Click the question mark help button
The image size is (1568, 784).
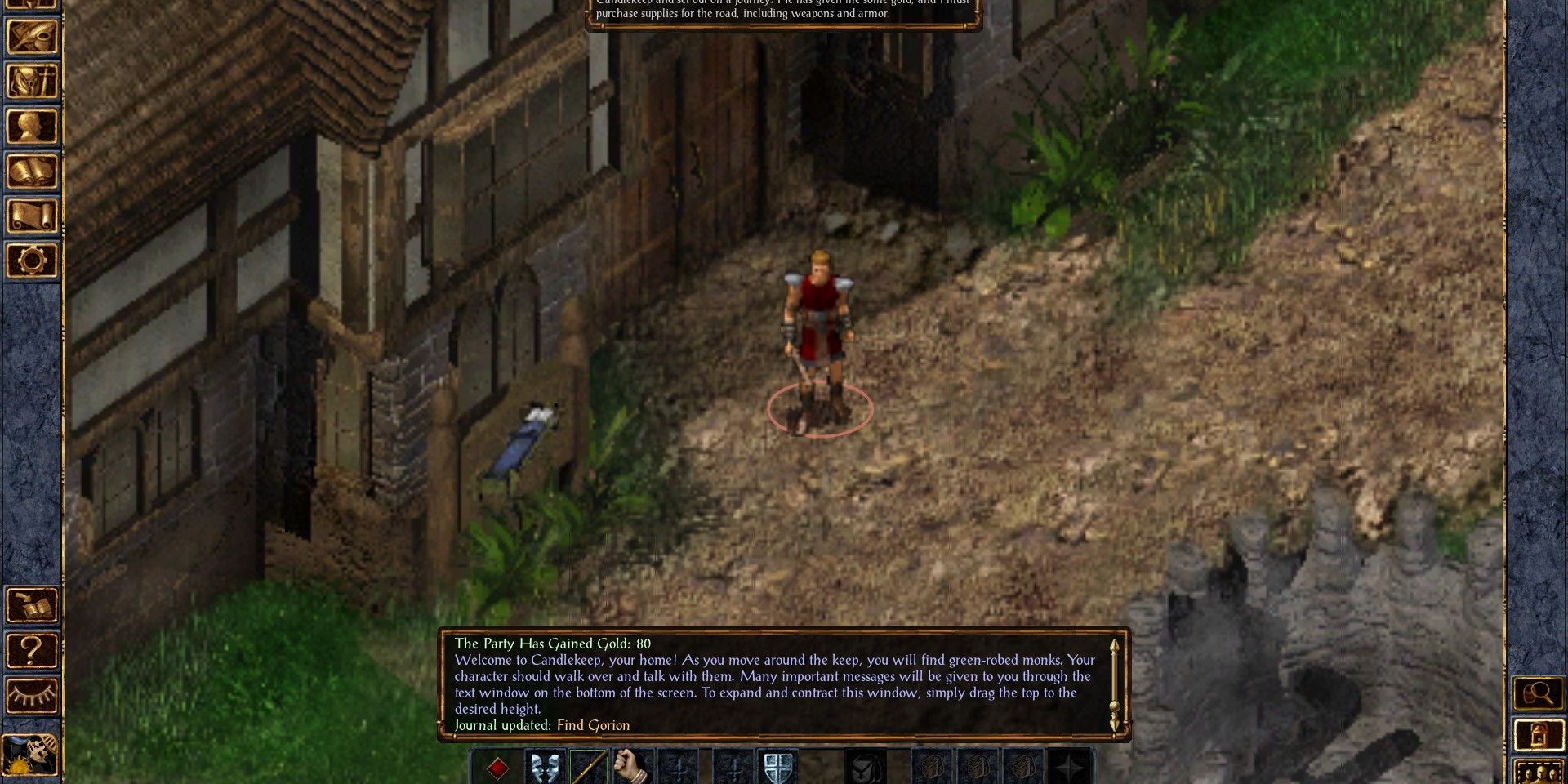point(31,650)
